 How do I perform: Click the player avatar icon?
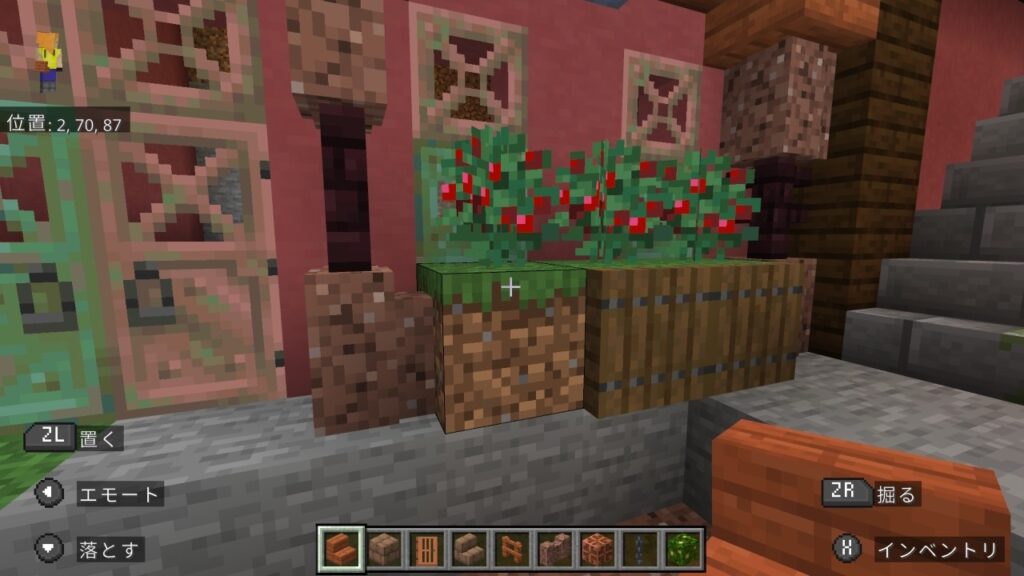point(47,62)
